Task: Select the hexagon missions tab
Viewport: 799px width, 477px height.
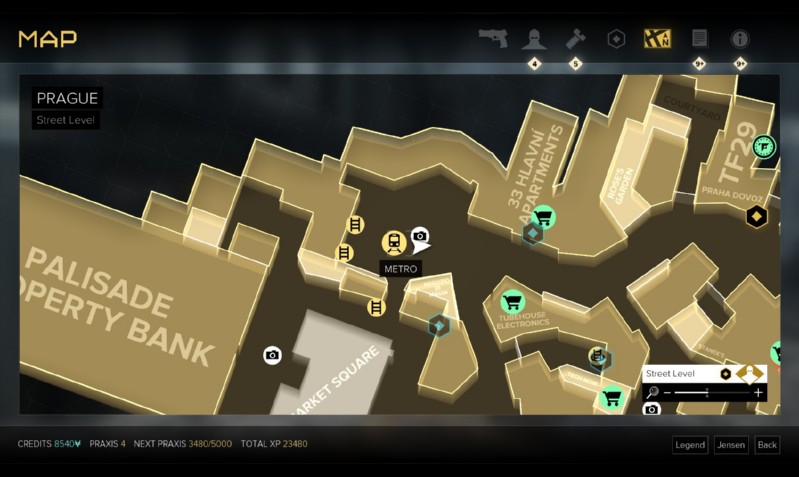Action: [617, 39]
